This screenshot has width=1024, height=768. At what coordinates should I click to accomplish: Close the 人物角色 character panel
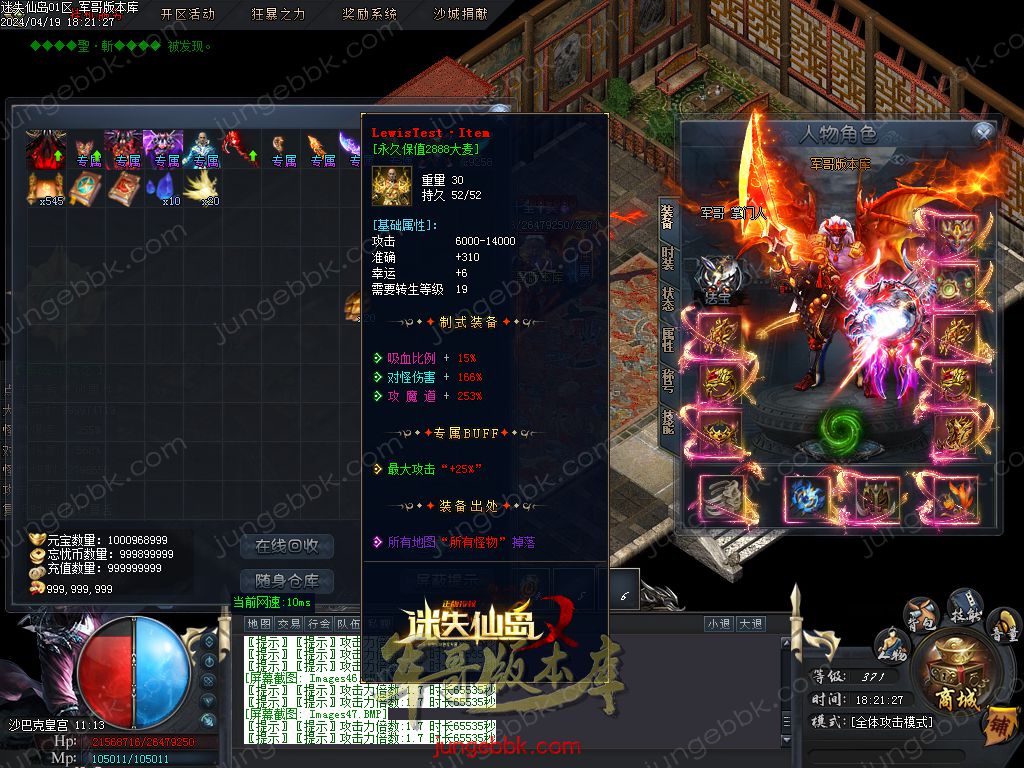tap(984, 132)
